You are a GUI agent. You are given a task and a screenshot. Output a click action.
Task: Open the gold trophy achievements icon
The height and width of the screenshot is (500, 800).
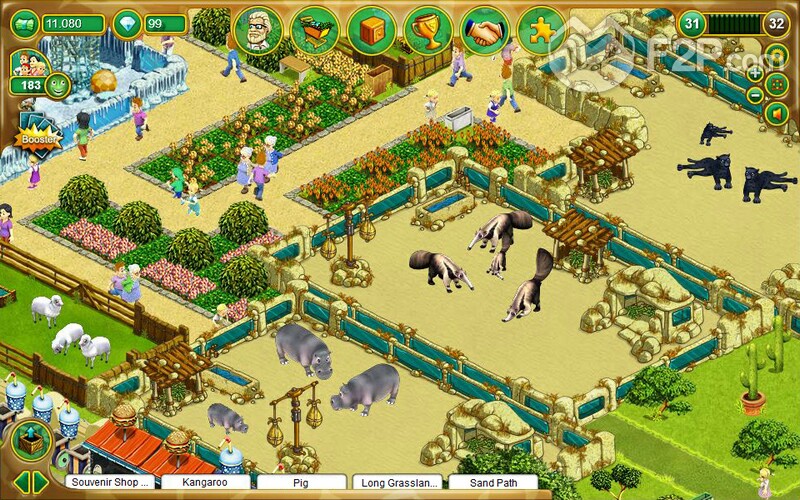point(428,31)
